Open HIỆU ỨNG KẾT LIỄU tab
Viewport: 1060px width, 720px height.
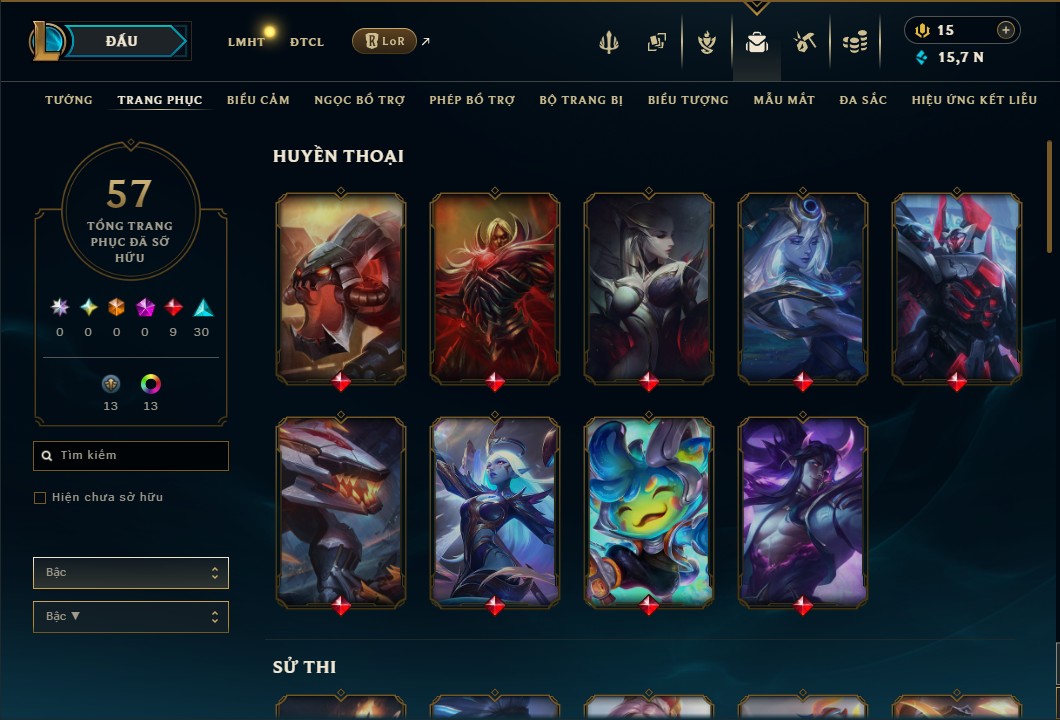(x=973, y=100)
